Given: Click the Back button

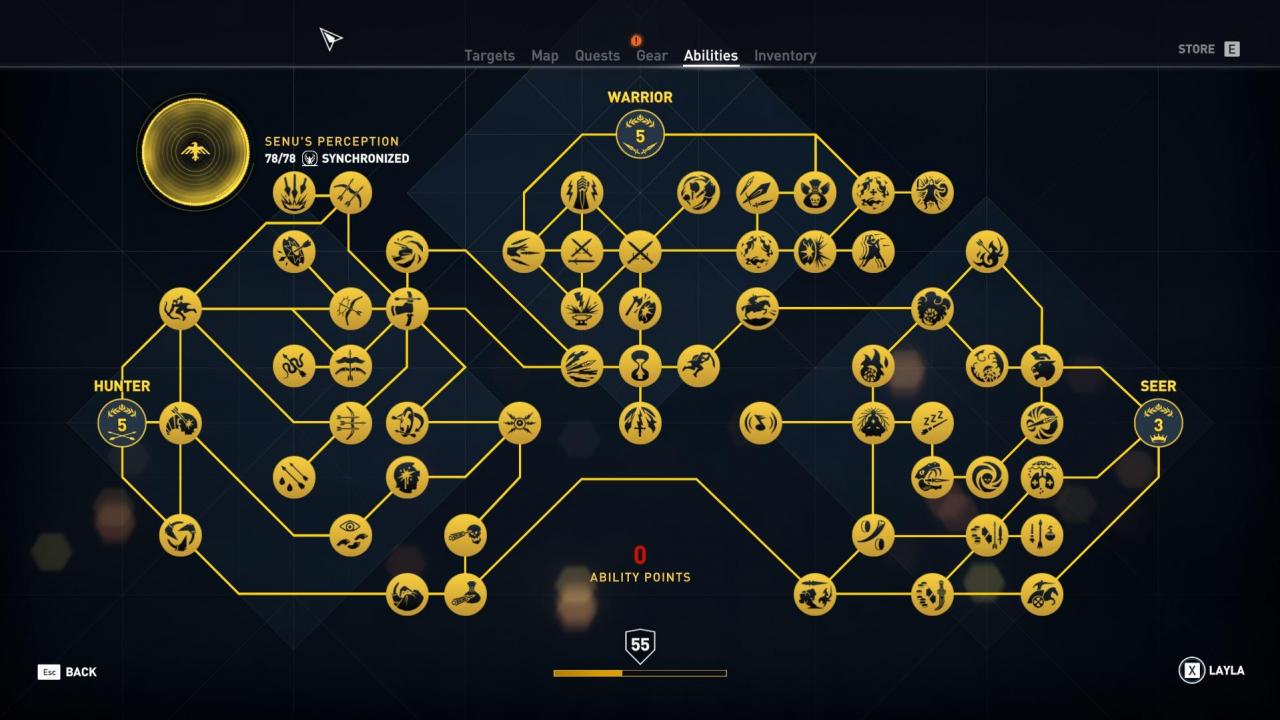Looking at the screenshot, I should coord(68,672).
